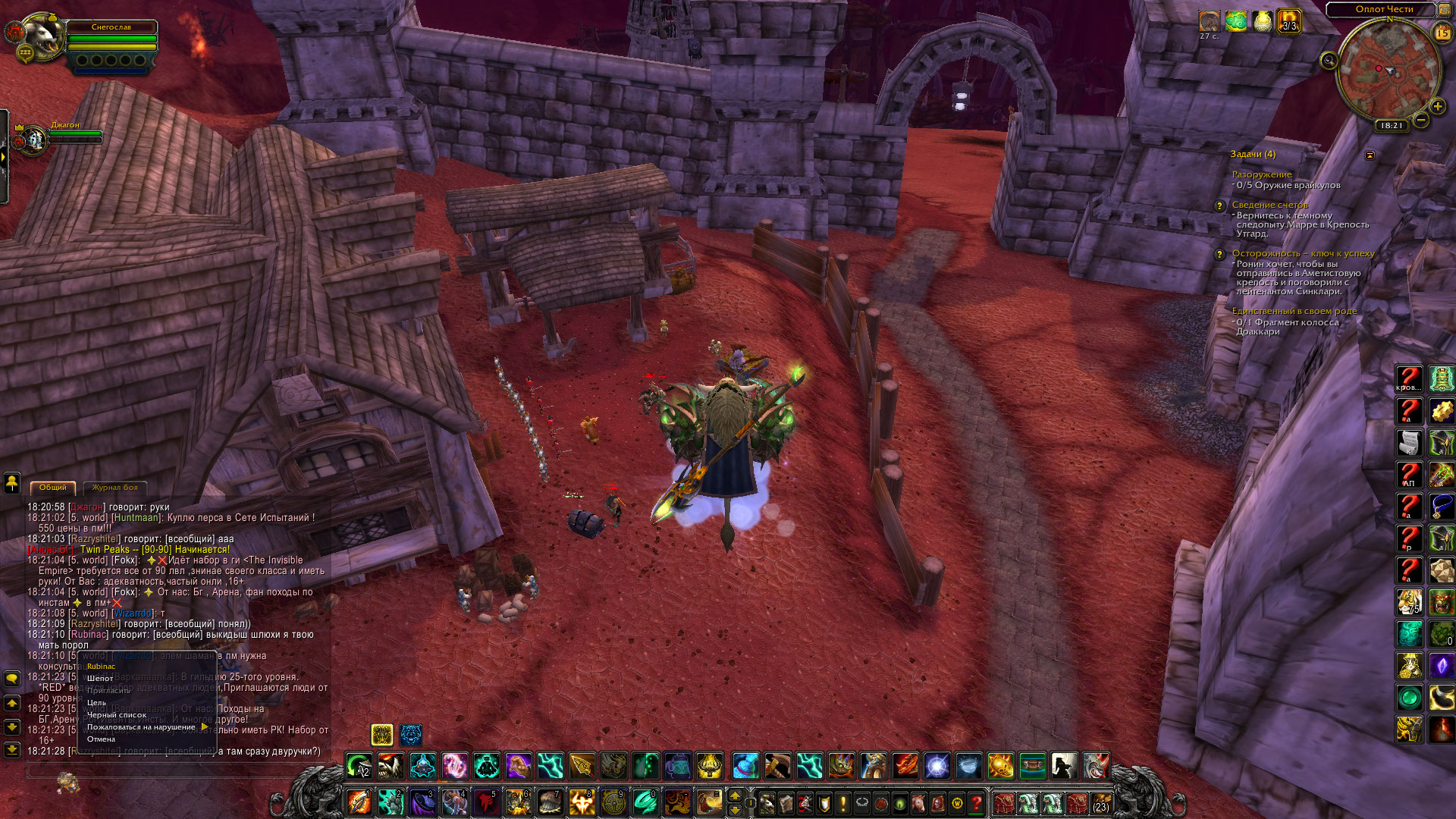
Task: Click the minimap's minus zoom button
Action: tap(1421, 120)
